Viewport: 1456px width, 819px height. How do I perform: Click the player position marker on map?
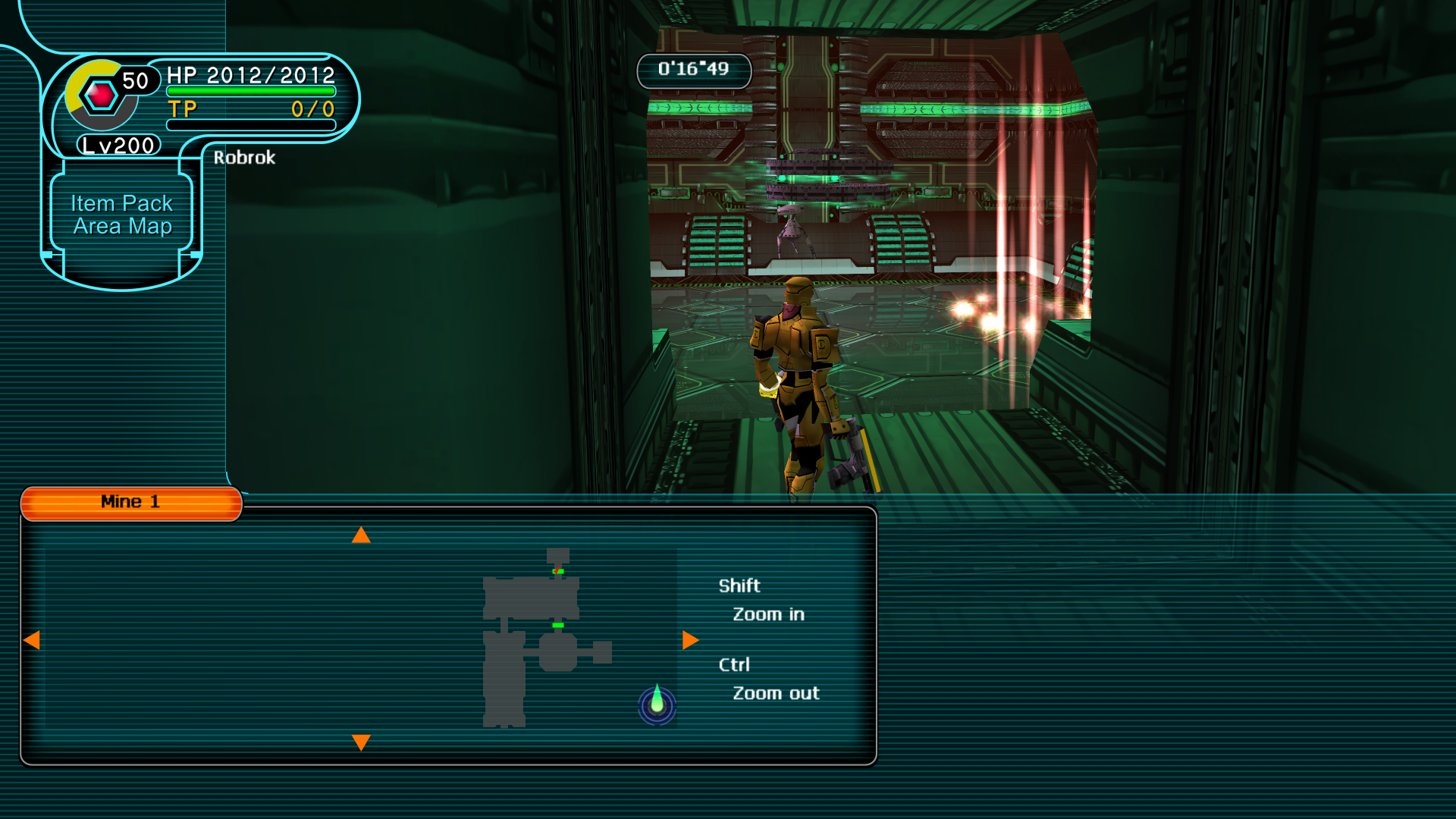(657, 704)
